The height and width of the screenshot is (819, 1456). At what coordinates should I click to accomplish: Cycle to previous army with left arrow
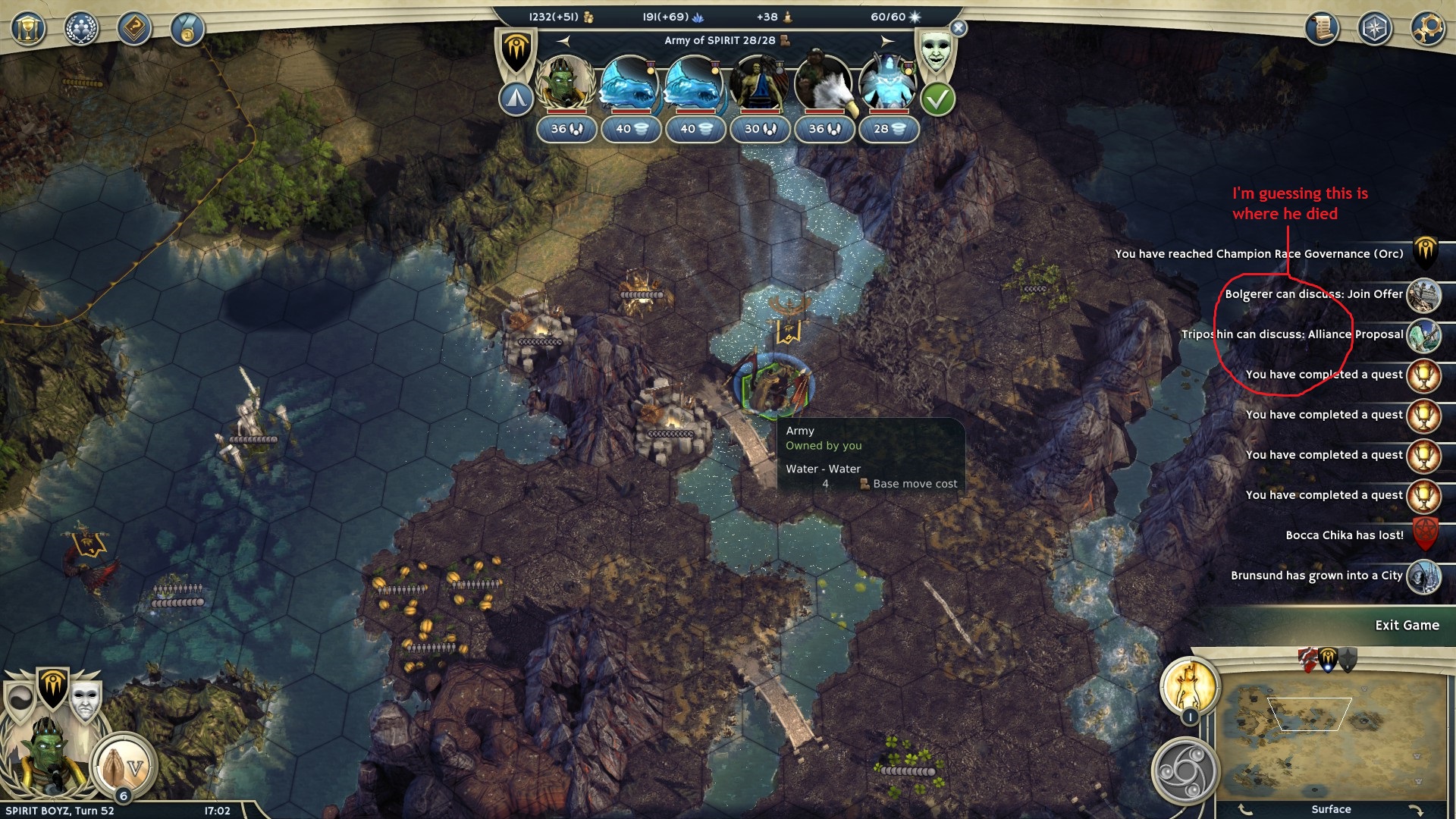click(x=563, y=40)
